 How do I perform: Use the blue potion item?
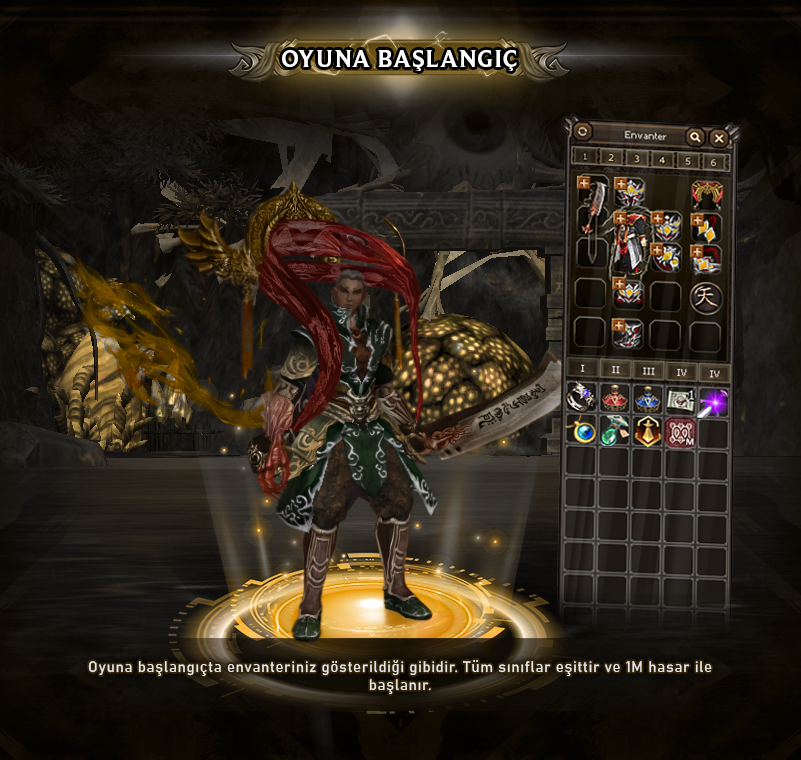pyautogui.click(x=647, y=399)
